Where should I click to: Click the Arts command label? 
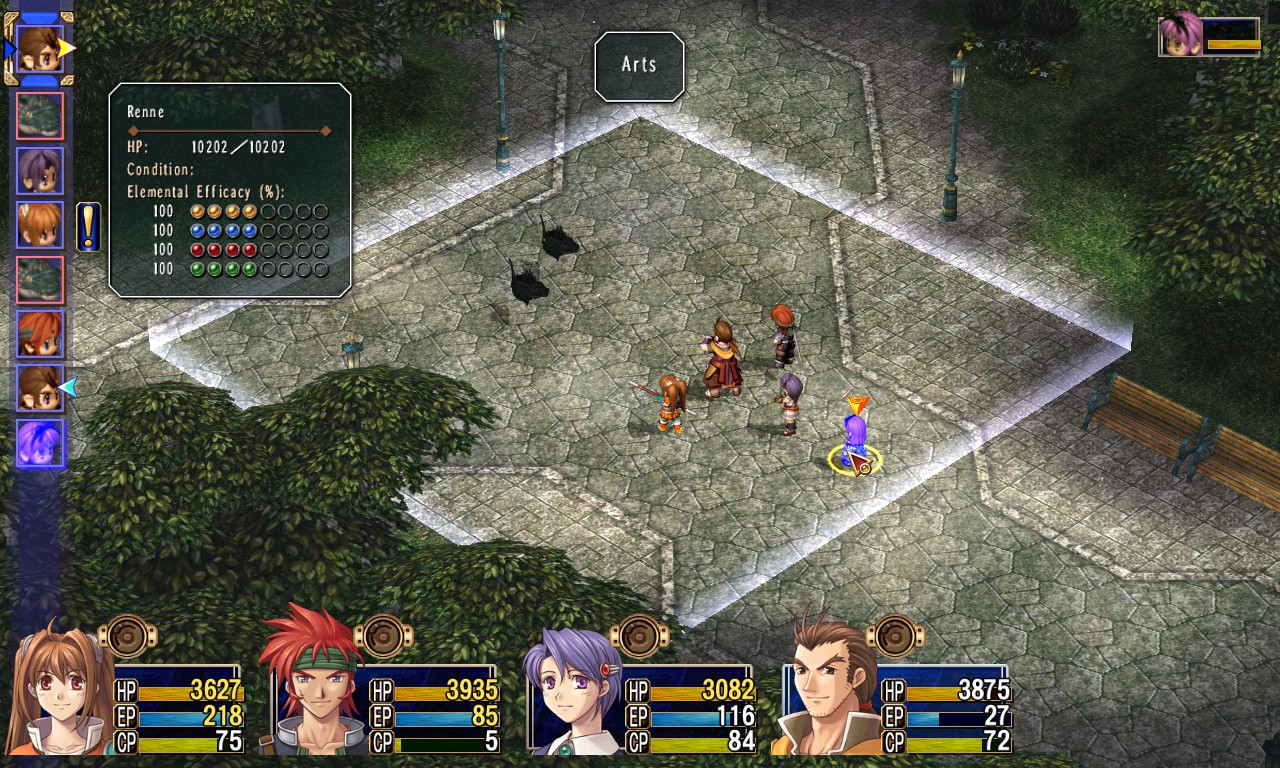(x=639, y=66)
